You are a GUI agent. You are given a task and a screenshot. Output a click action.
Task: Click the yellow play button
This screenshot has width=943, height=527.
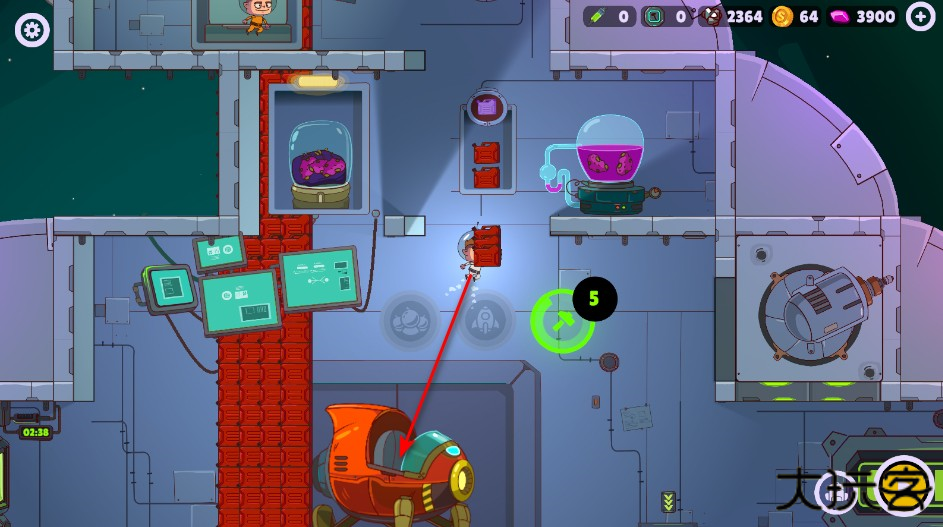coord(904,486)
